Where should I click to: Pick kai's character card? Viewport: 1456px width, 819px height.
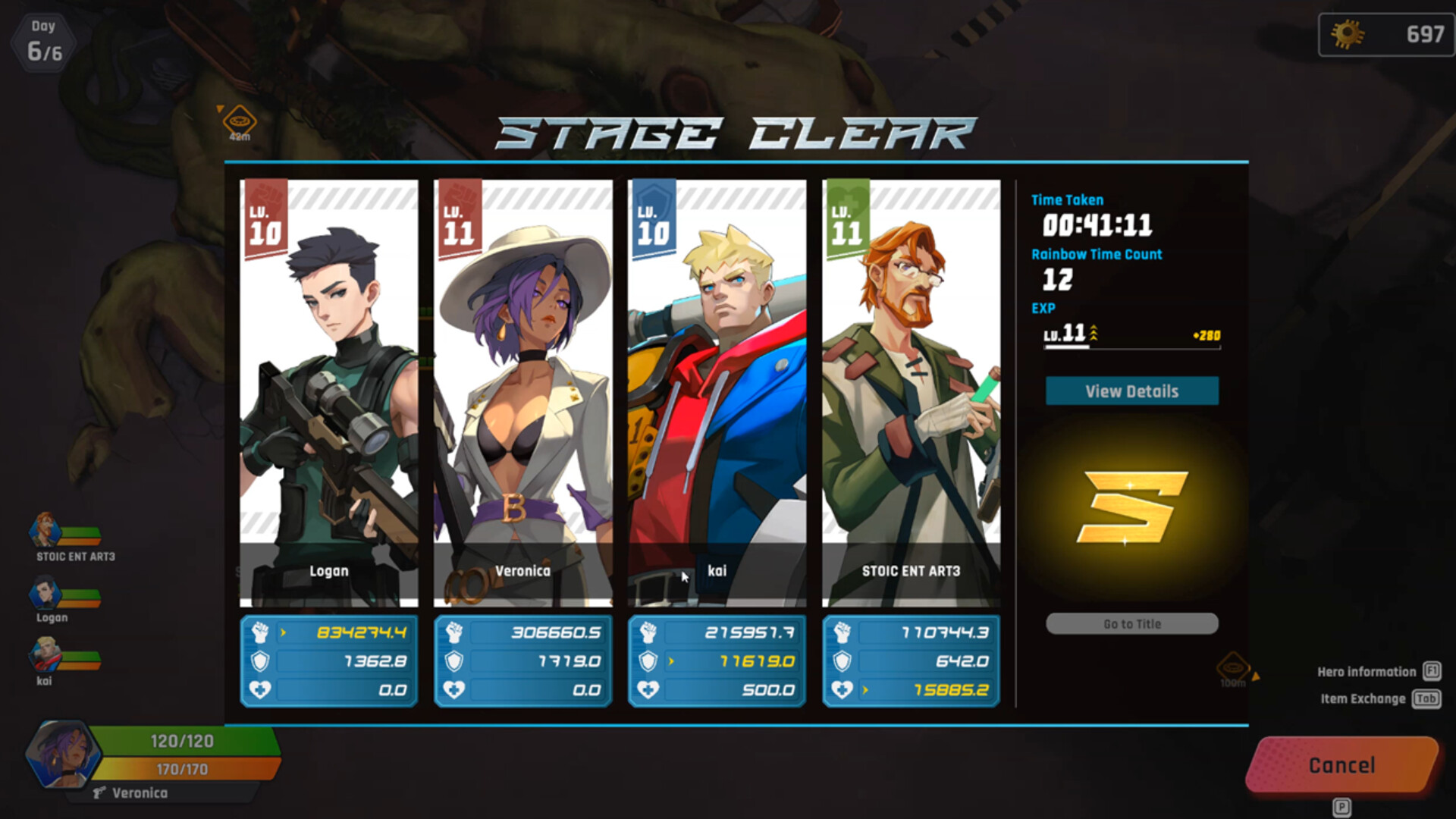717,393
